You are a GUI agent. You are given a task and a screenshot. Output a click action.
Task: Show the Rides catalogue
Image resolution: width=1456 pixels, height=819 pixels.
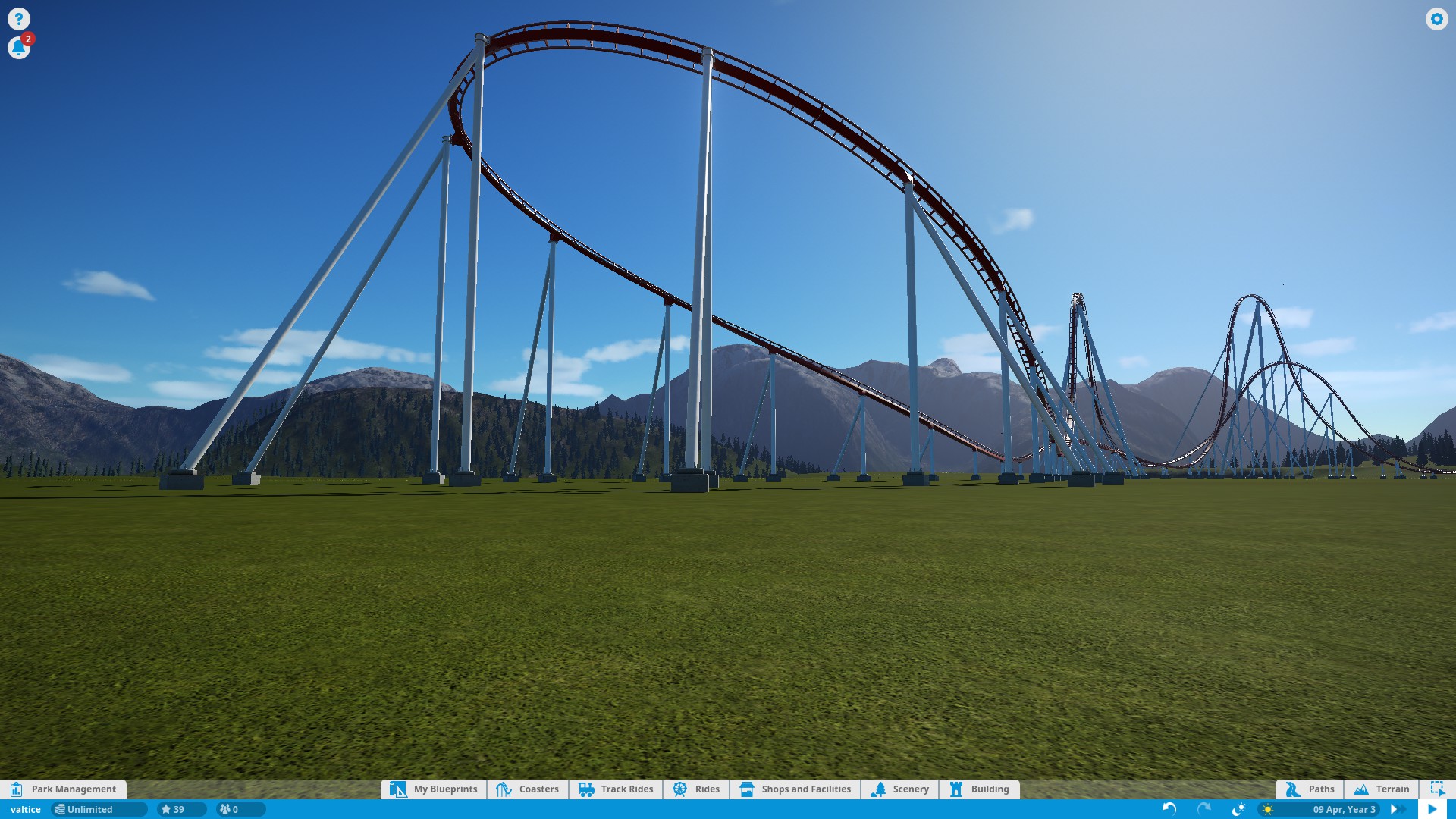pos(696,789)
